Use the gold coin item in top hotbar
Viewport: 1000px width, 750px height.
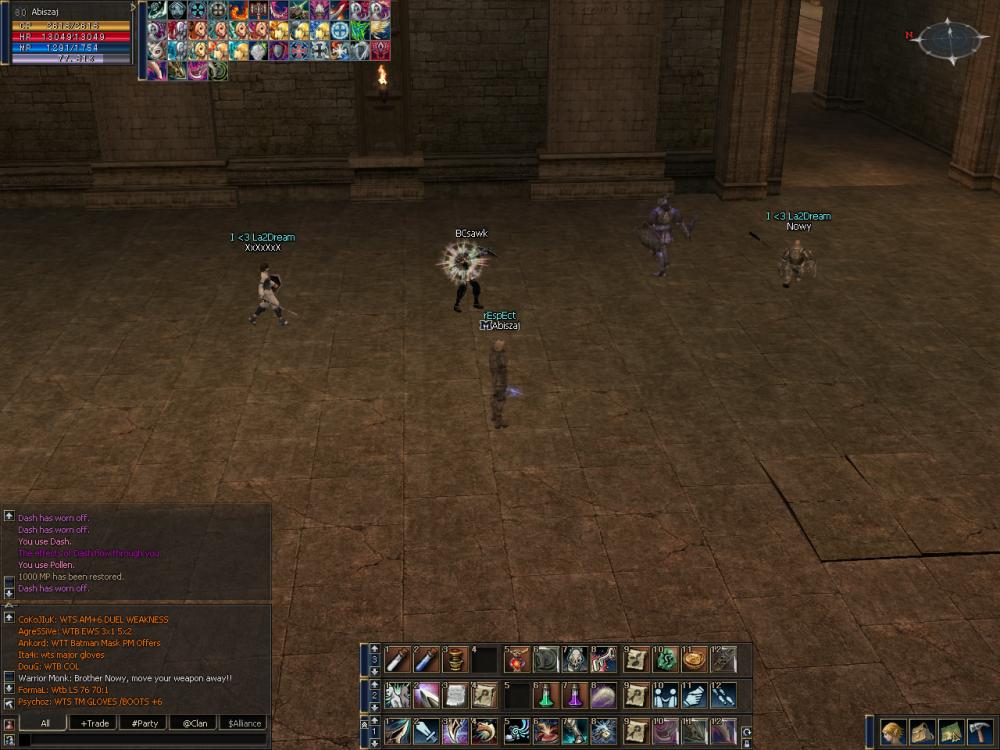(x=694, y=659)
